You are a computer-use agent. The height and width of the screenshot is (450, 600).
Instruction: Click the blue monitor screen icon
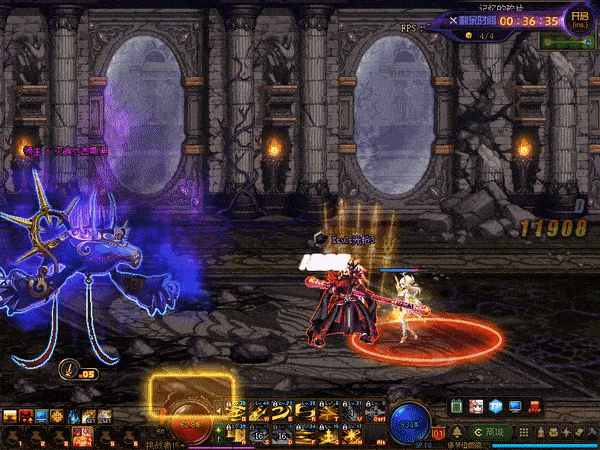(516, 407)
